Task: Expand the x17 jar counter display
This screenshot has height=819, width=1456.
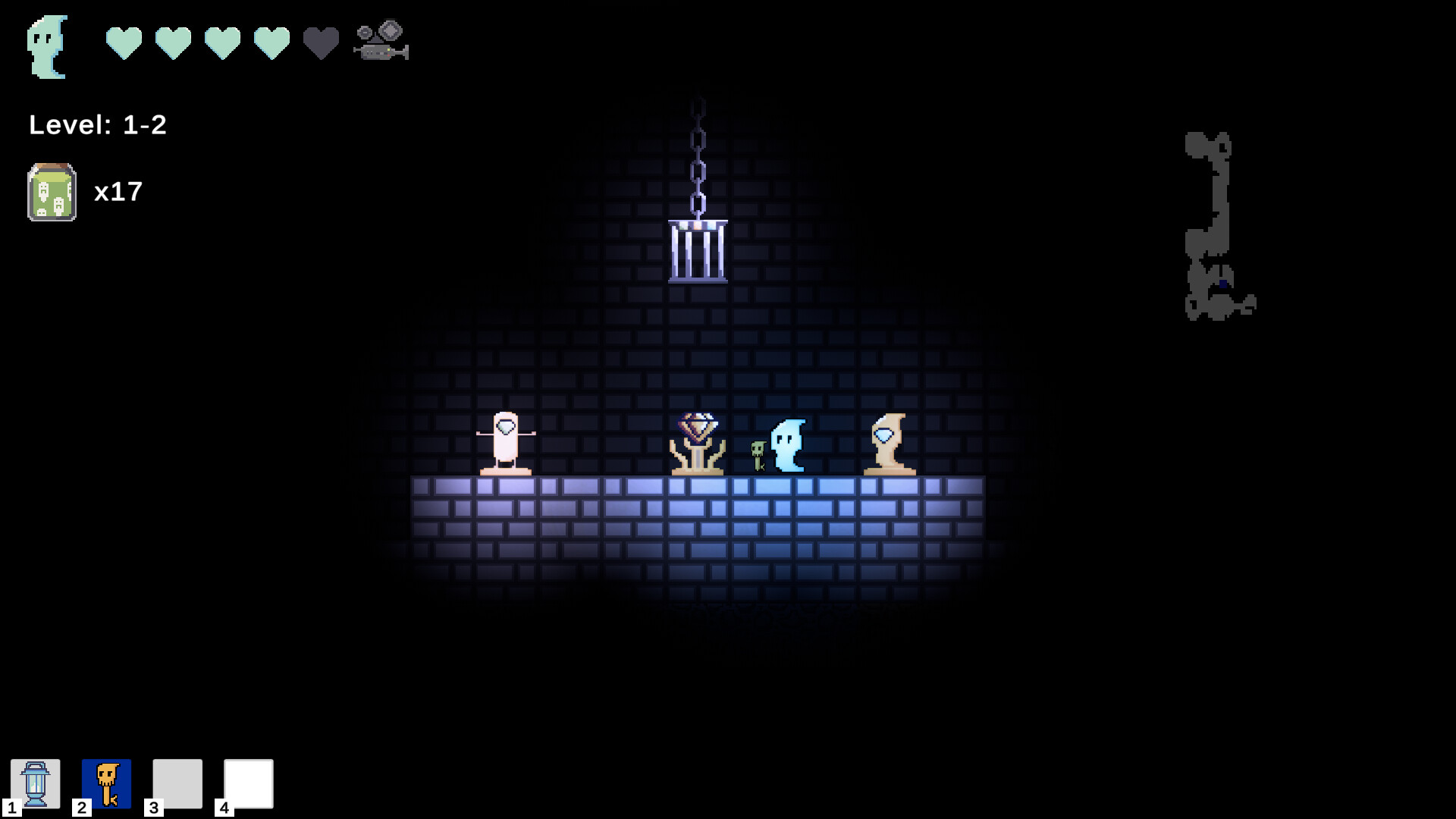Action: [119, 192]
